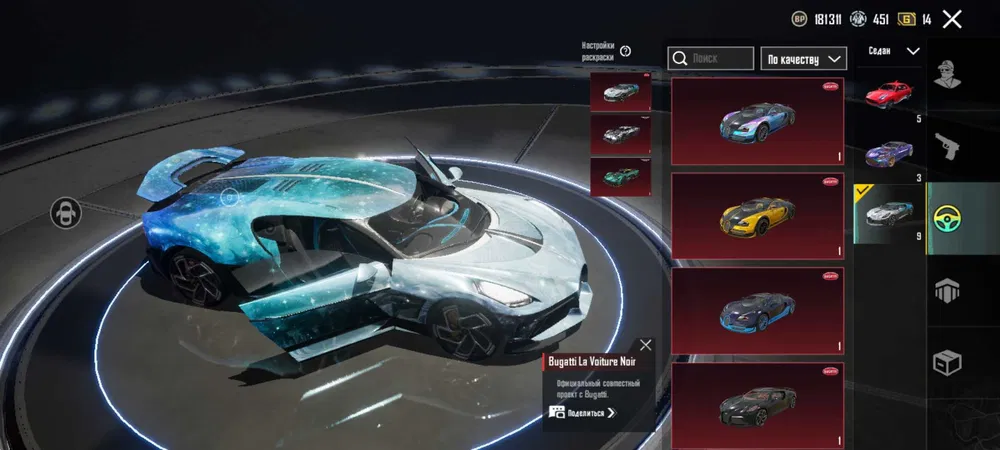
Task: Open the По качеству sorting dropdown
Action: [803, 58]
